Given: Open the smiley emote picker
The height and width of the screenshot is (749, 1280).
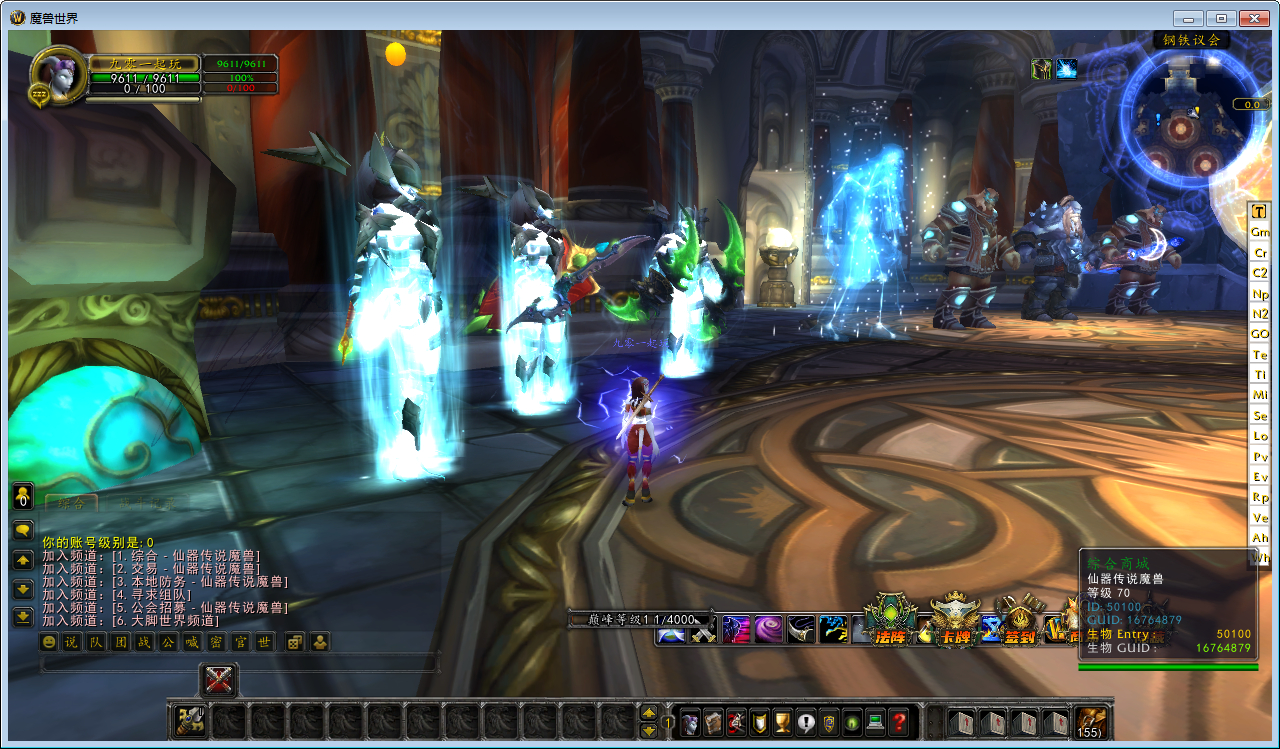Looking at the screenshot, I should [x=48, y=642].
